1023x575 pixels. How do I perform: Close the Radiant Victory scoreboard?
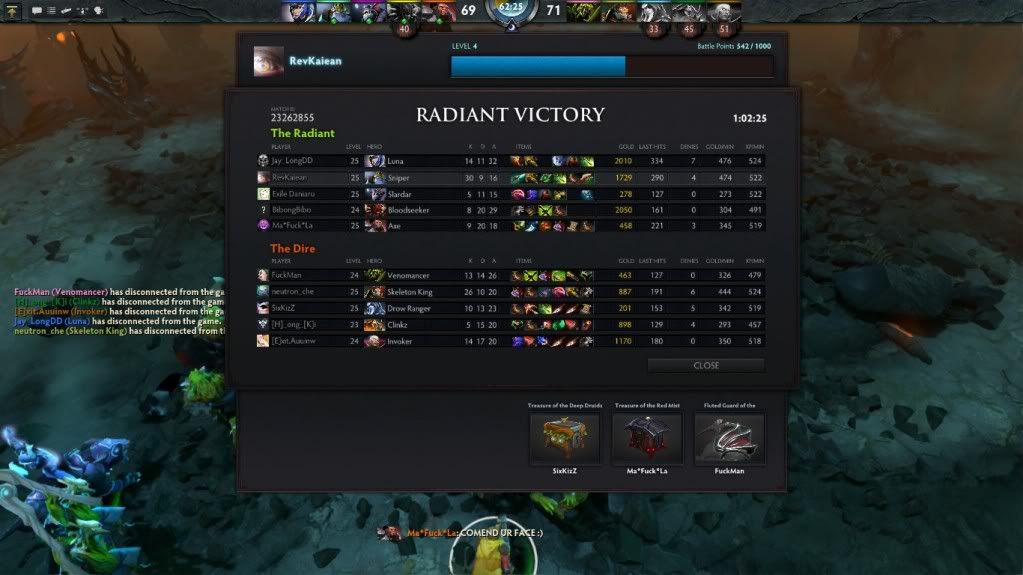(706, 365)
